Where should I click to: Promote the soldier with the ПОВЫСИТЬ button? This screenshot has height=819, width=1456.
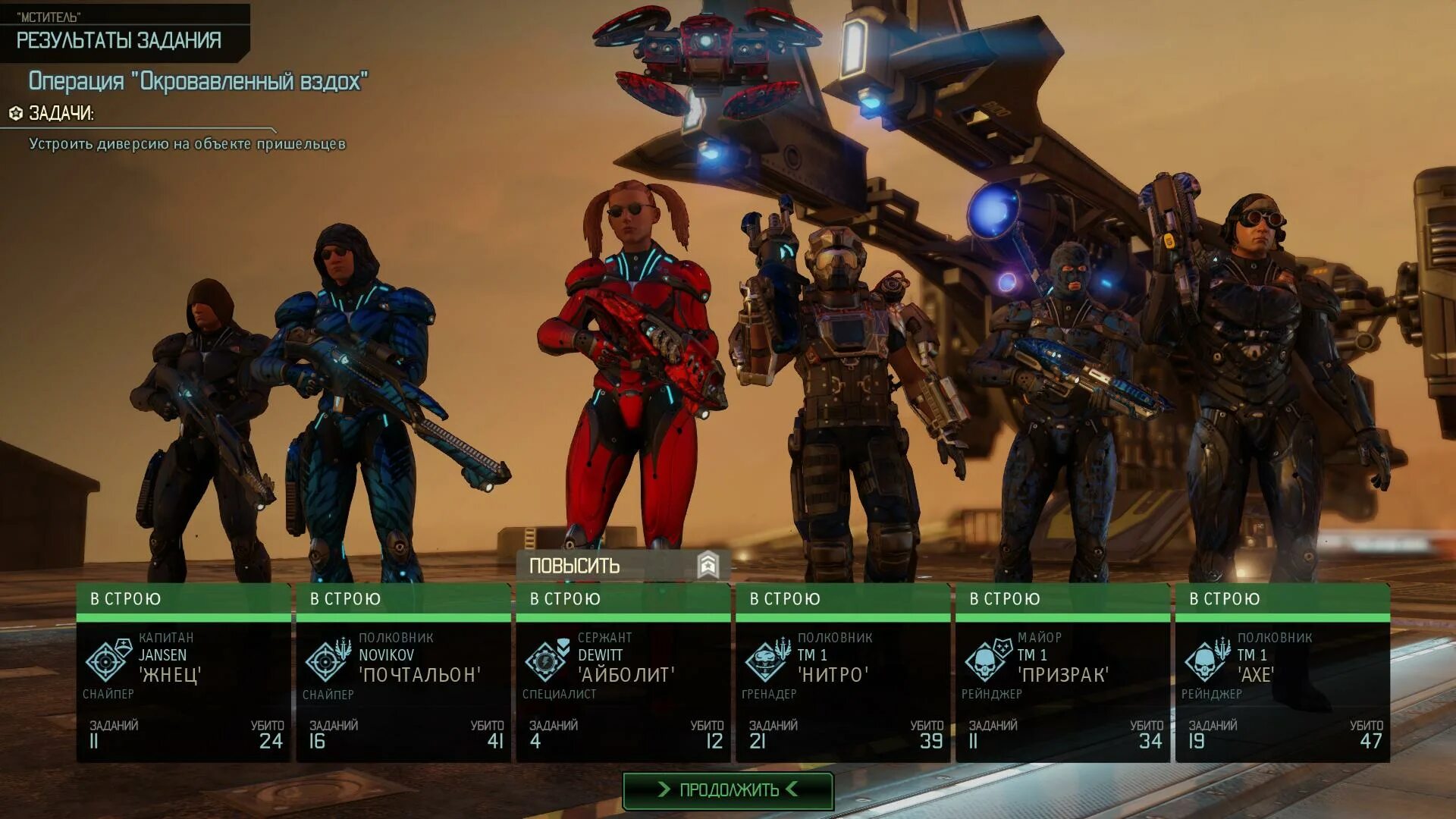(623, 566)
